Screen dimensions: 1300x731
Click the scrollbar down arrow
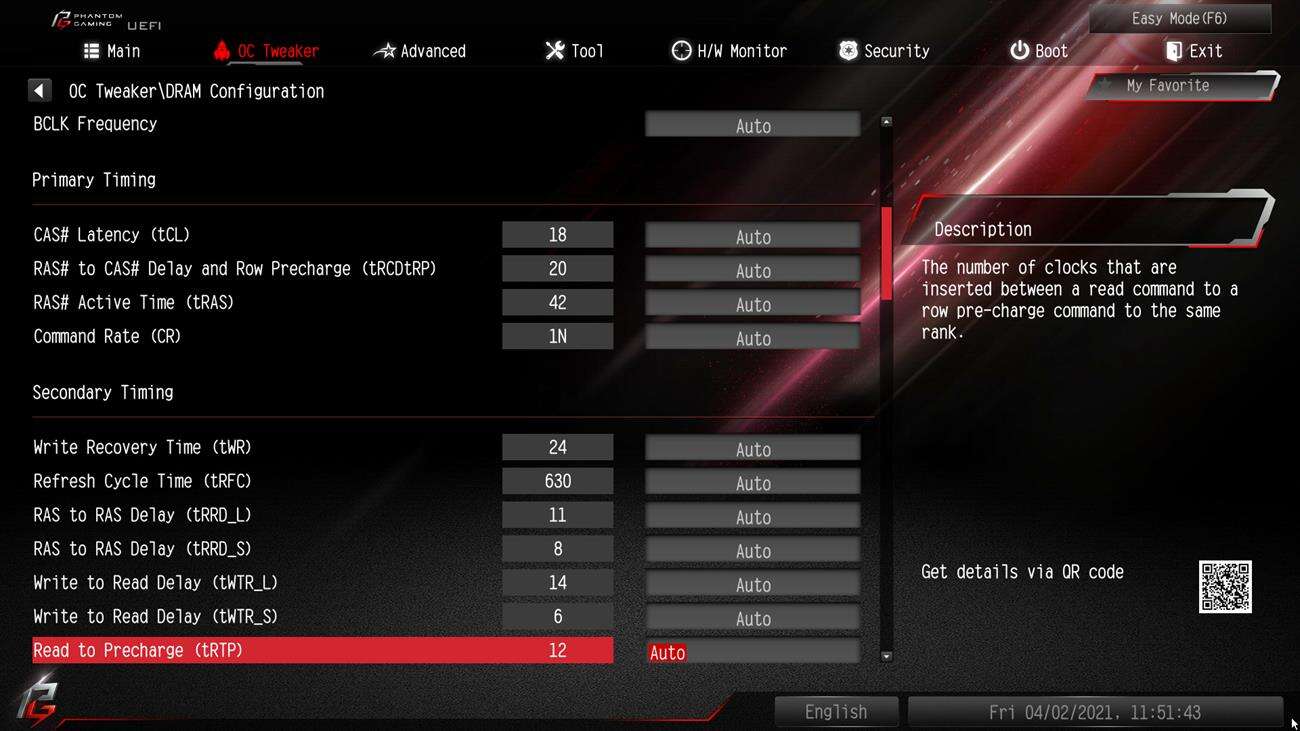click(x=886, y=656)
